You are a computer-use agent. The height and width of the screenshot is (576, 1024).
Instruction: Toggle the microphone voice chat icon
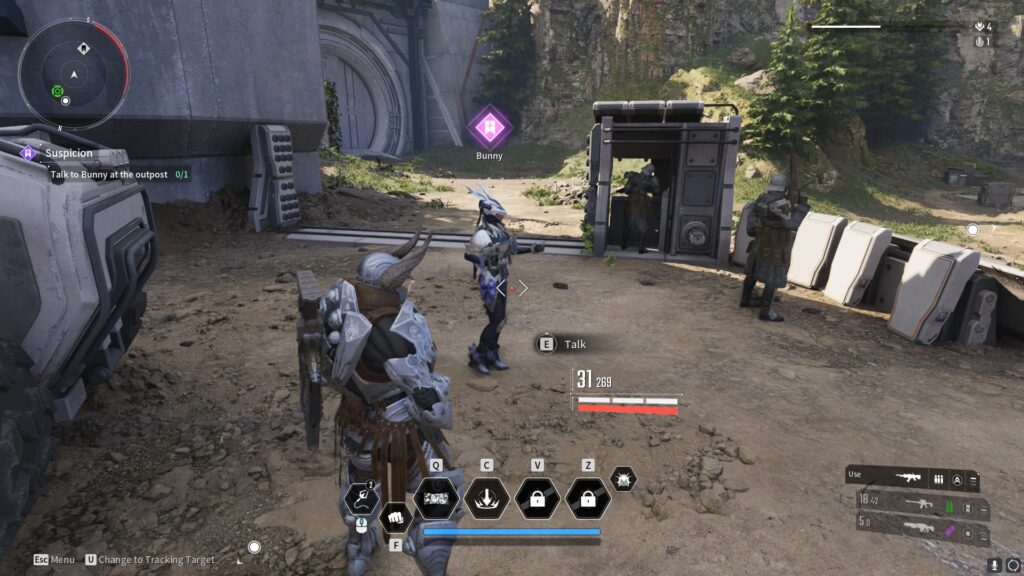995,565
